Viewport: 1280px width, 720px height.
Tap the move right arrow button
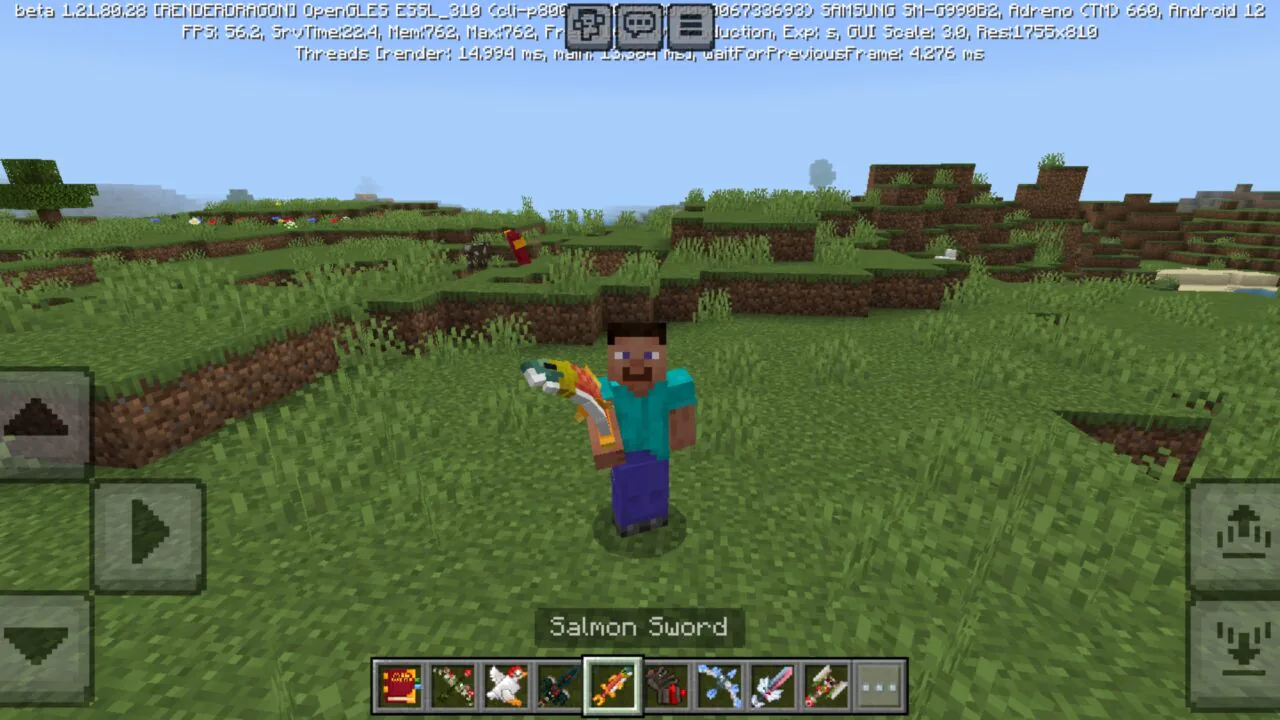149,534
